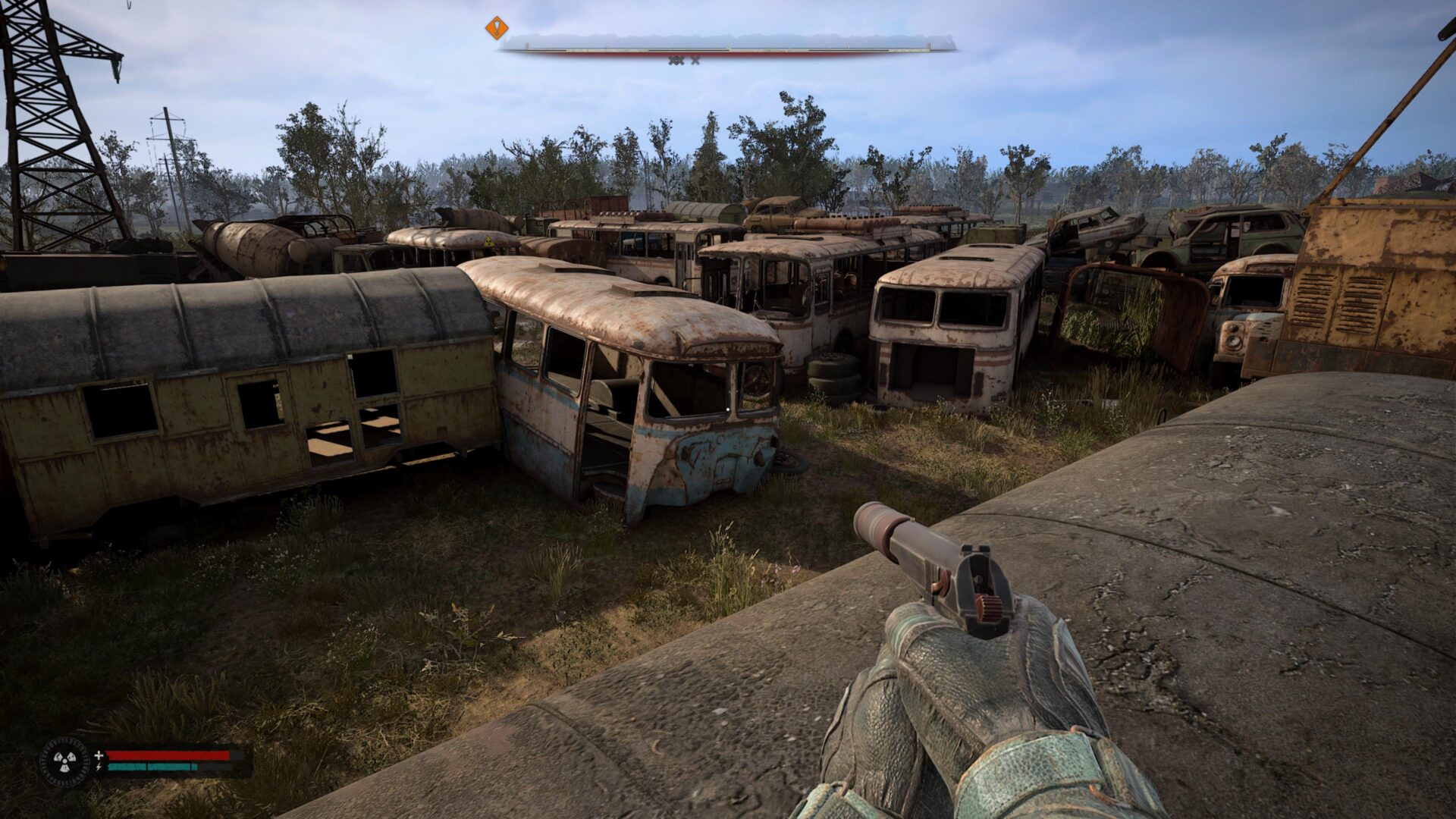Screen dimensions: 1456x819
Task: Click the compass strip below the sky
Action: coord(726,45)
